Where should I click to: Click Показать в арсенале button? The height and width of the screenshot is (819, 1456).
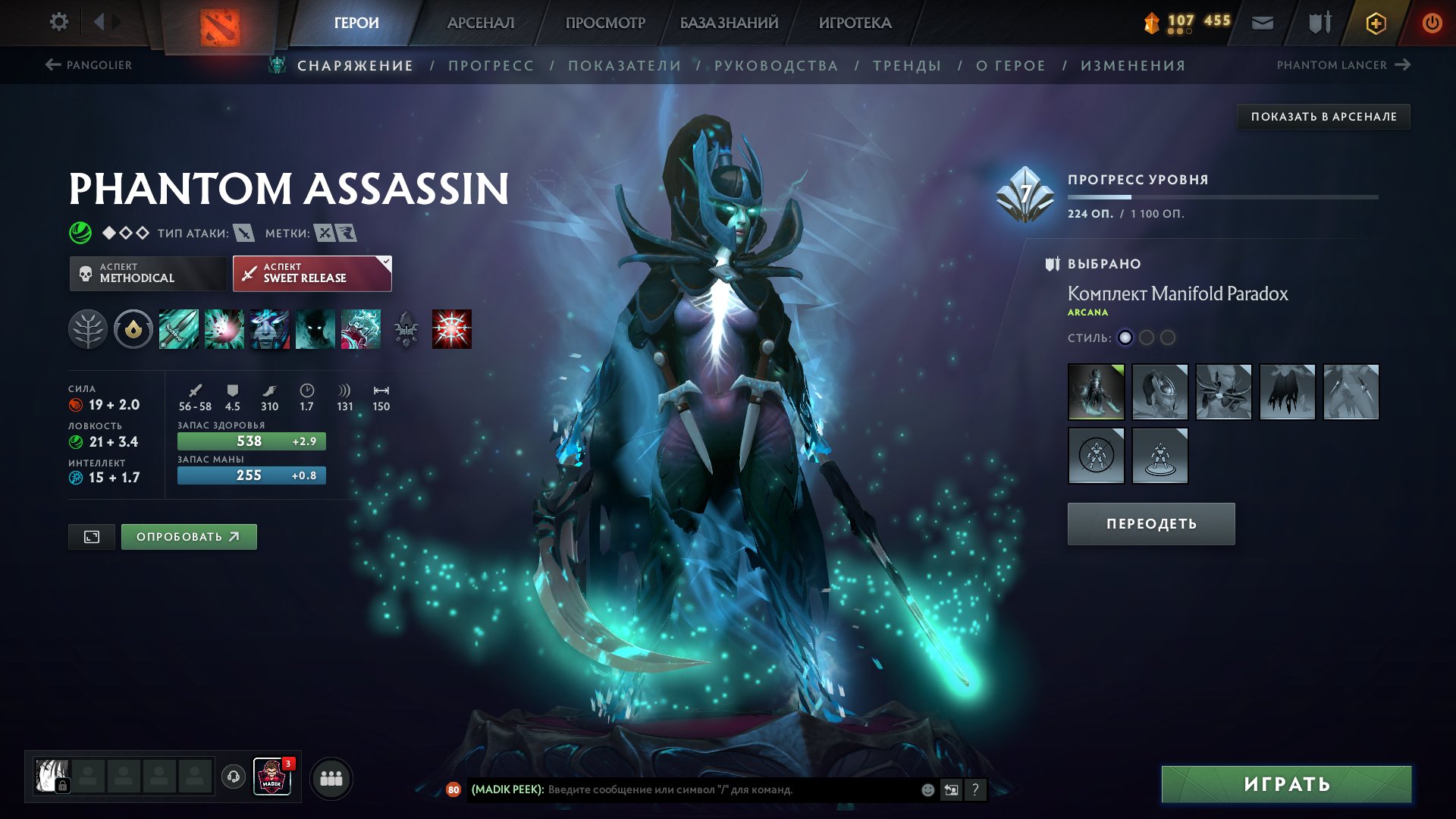click(1323, 117)
